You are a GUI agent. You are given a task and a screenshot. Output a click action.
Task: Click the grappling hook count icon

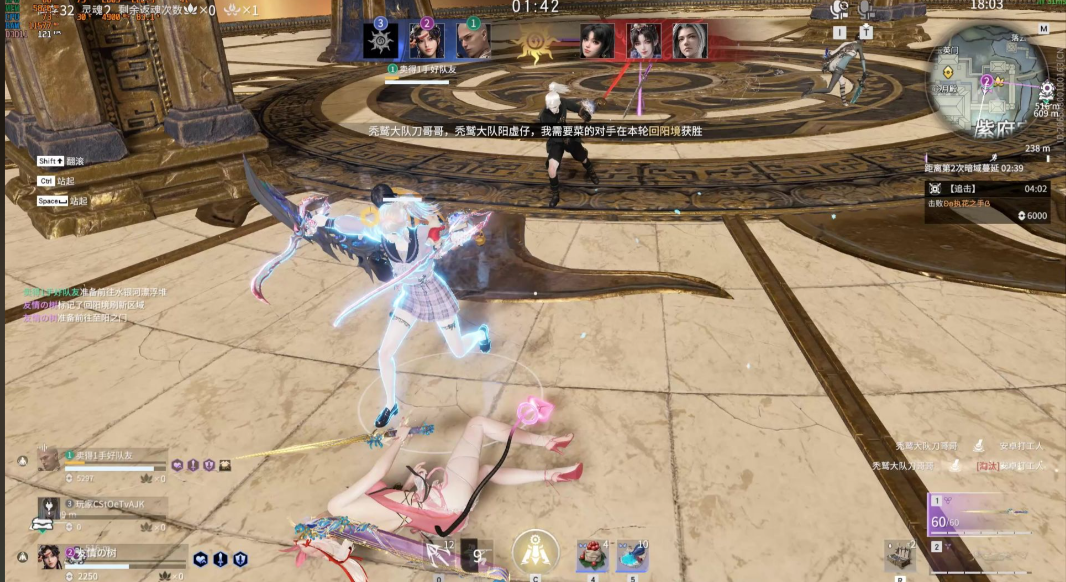[x=439, y=555]
